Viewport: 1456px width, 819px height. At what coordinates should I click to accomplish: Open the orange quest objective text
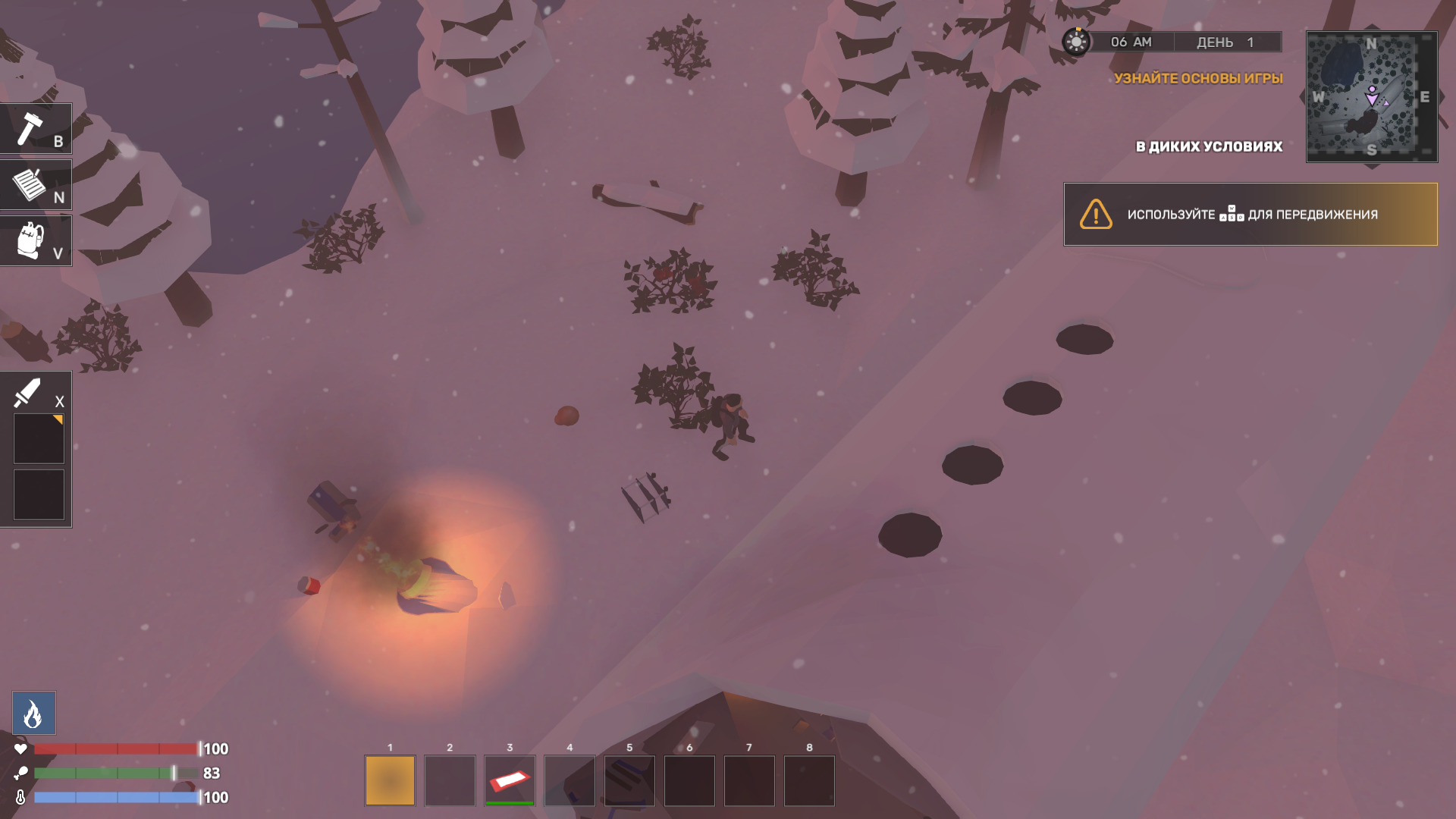pos(1198,78)
